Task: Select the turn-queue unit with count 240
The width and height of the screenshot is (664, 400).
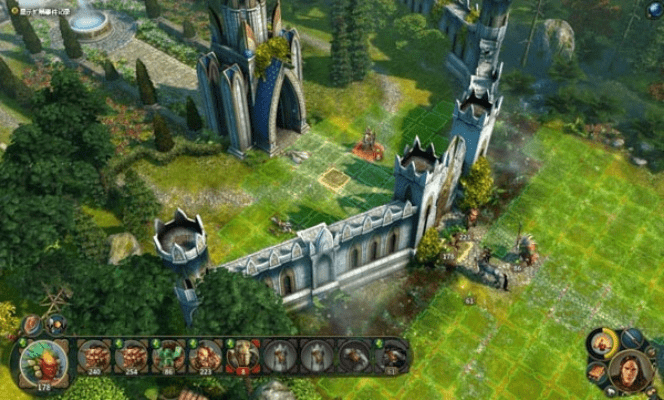Action: coord(95,357)
